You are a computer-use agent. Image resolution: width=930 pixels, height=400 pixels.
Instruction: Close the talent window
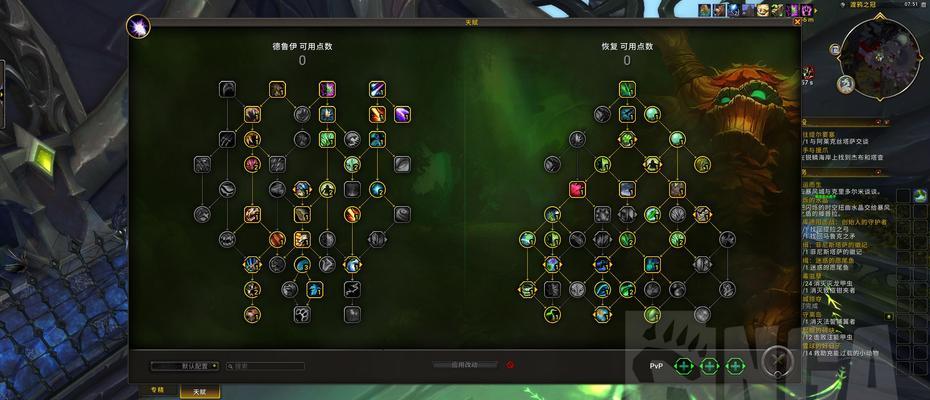click(795, 21)
